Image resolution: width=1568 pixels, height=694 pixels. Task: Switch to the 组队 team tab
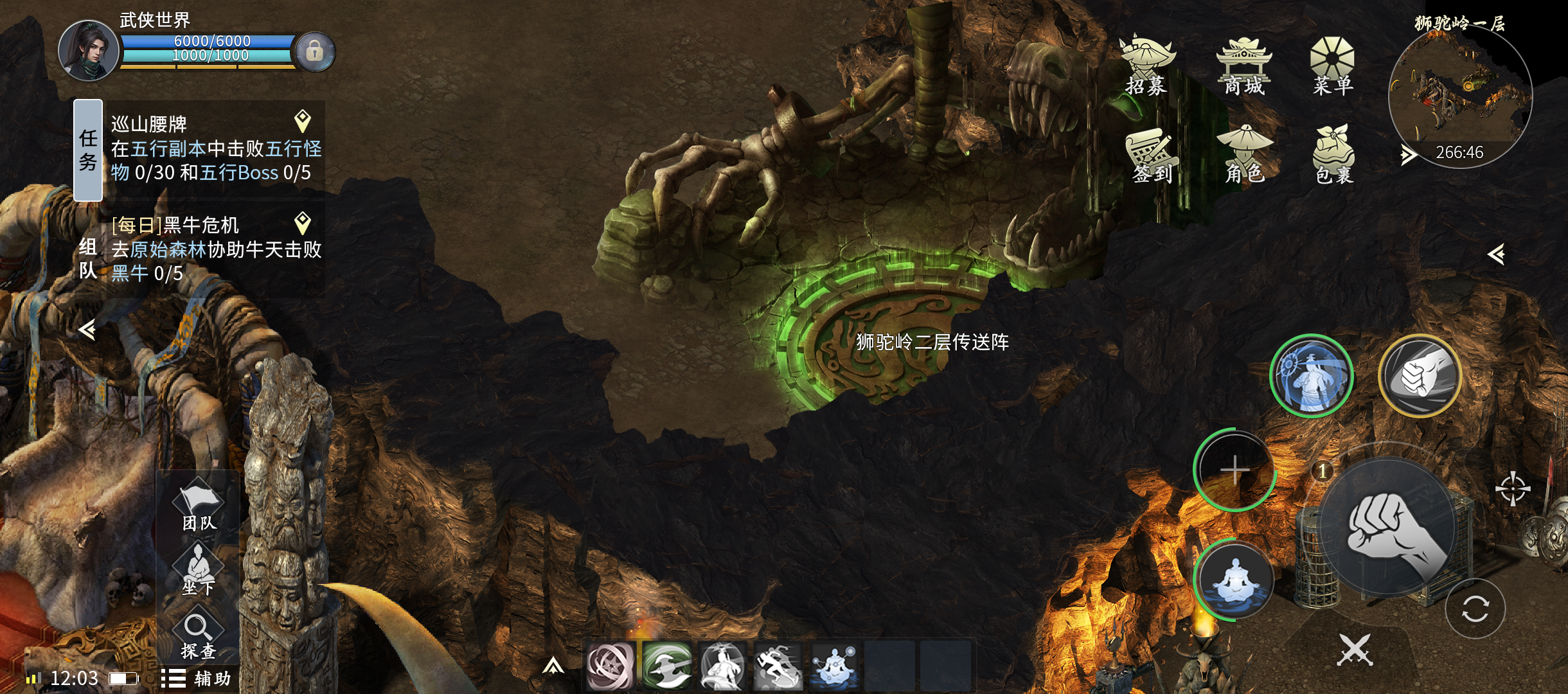click(x=88, y=258)
